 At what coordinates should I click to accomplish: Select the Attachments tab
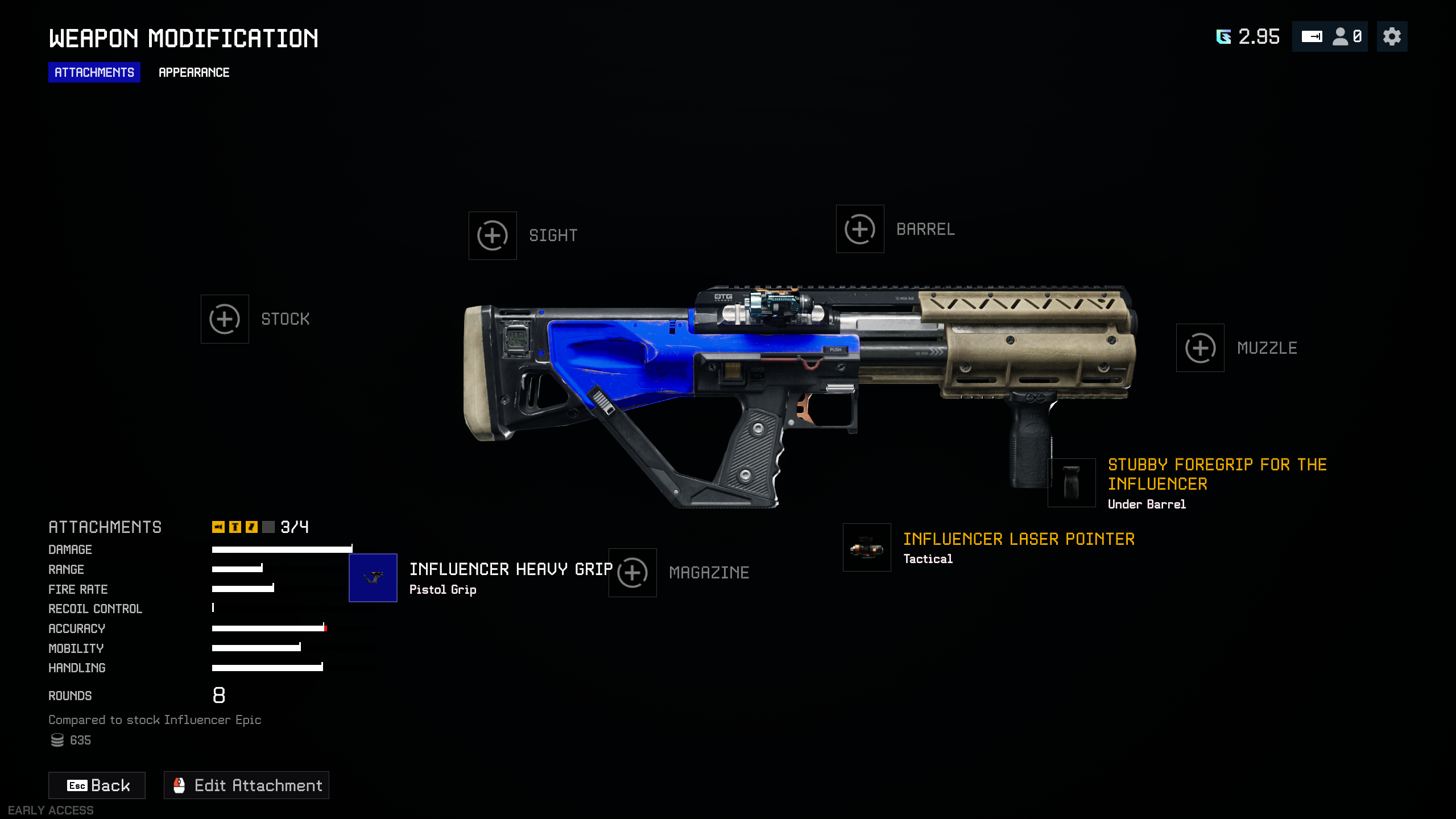[x=94, y=72]
